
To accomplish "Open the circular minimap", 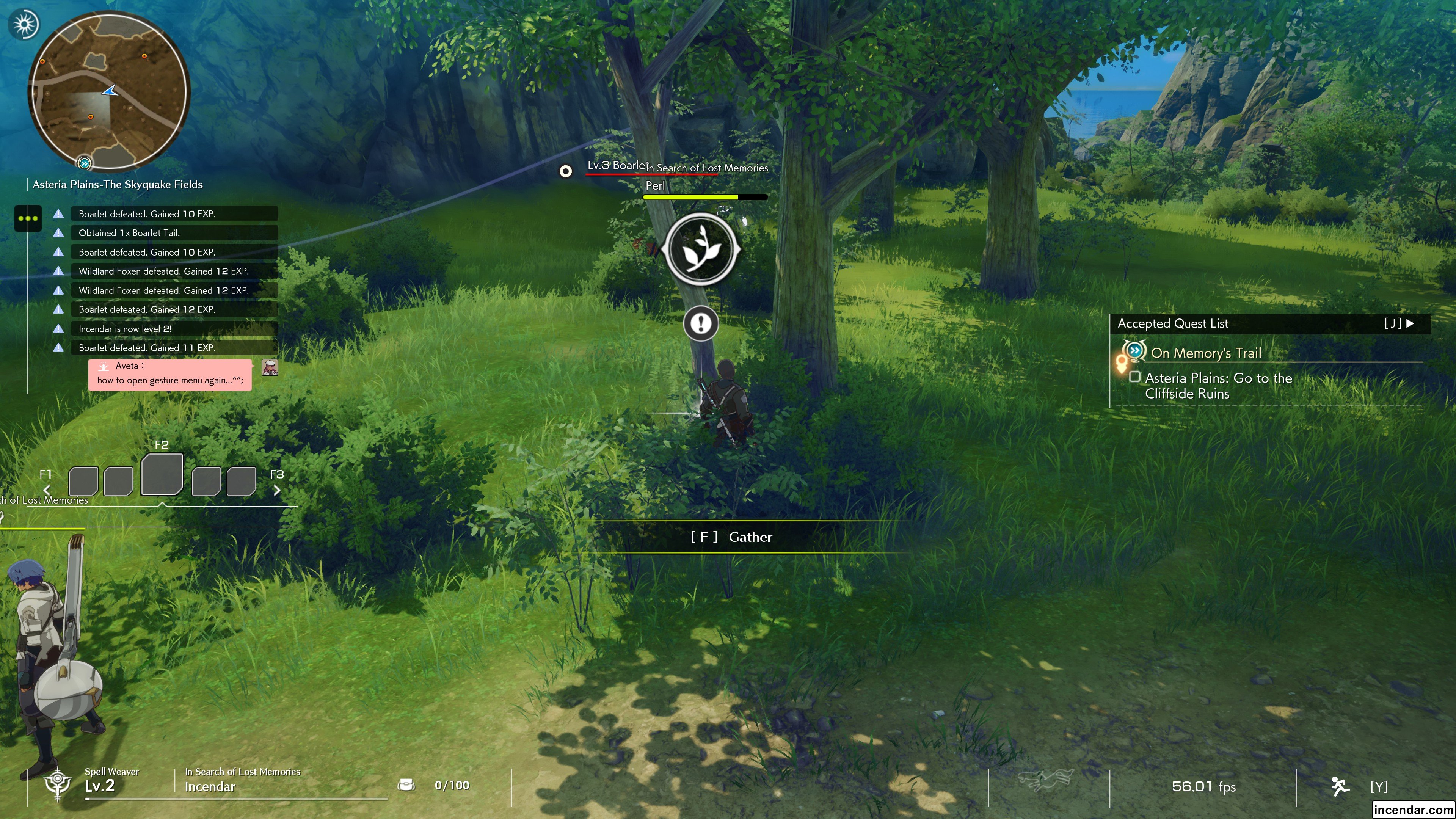I will [x=109, y=91].
